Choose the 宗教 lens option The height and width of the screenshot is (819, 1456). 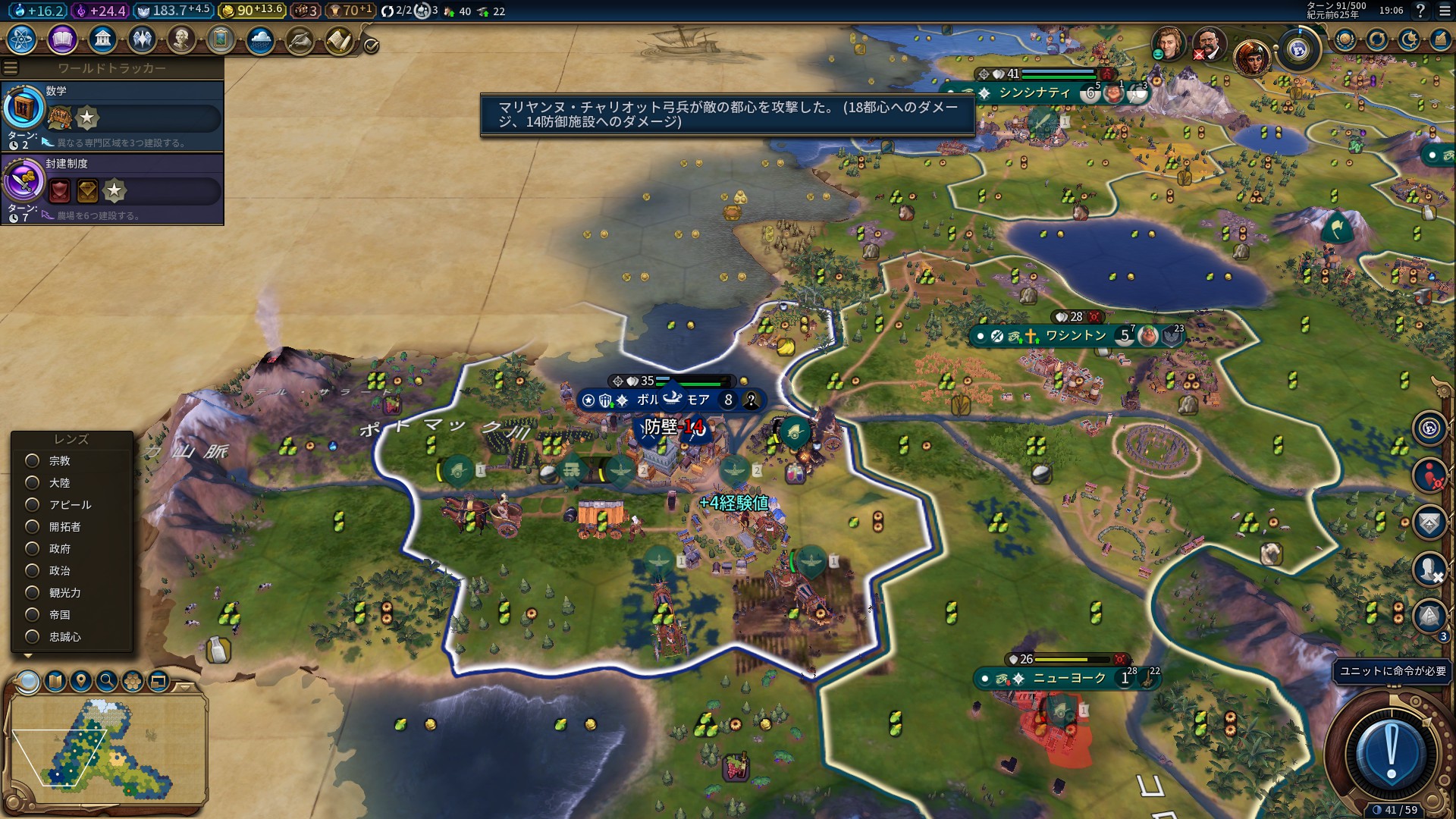(33, 461)
